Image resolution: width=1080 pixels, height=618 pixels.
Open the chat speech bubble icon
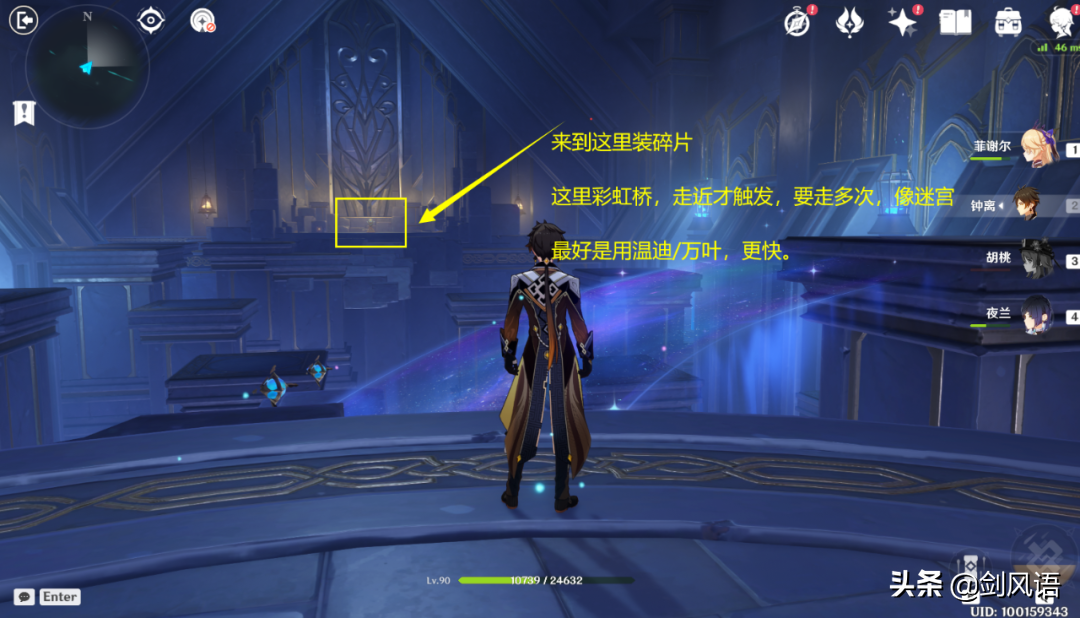[x=24, y=596]
